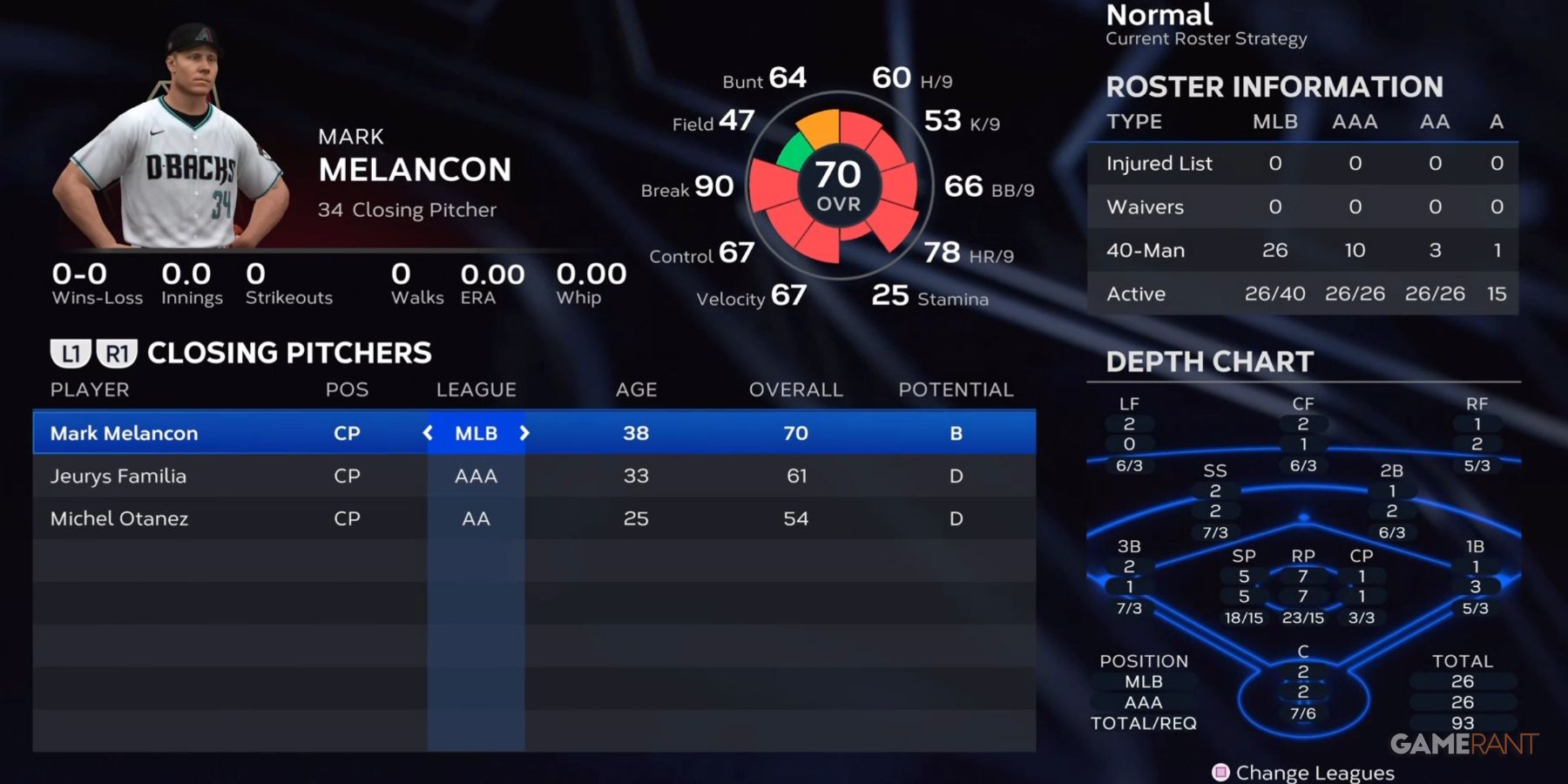Click the Change Leagues option
This screenshot has height=784, width=1568.
(x=1315, y=772)
